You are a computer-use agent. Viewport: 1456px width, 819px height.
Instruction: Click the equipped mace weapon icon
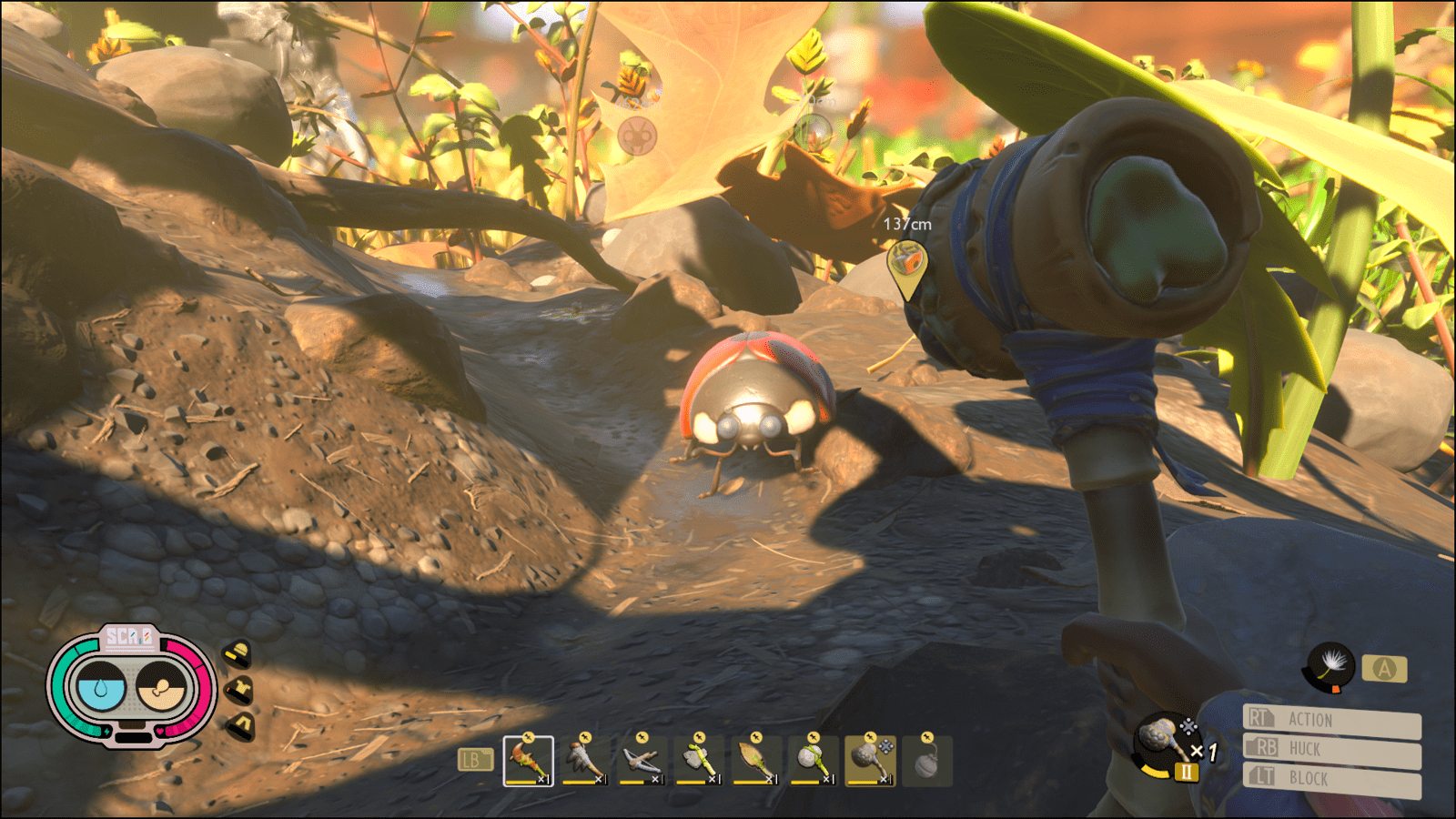1163,743
